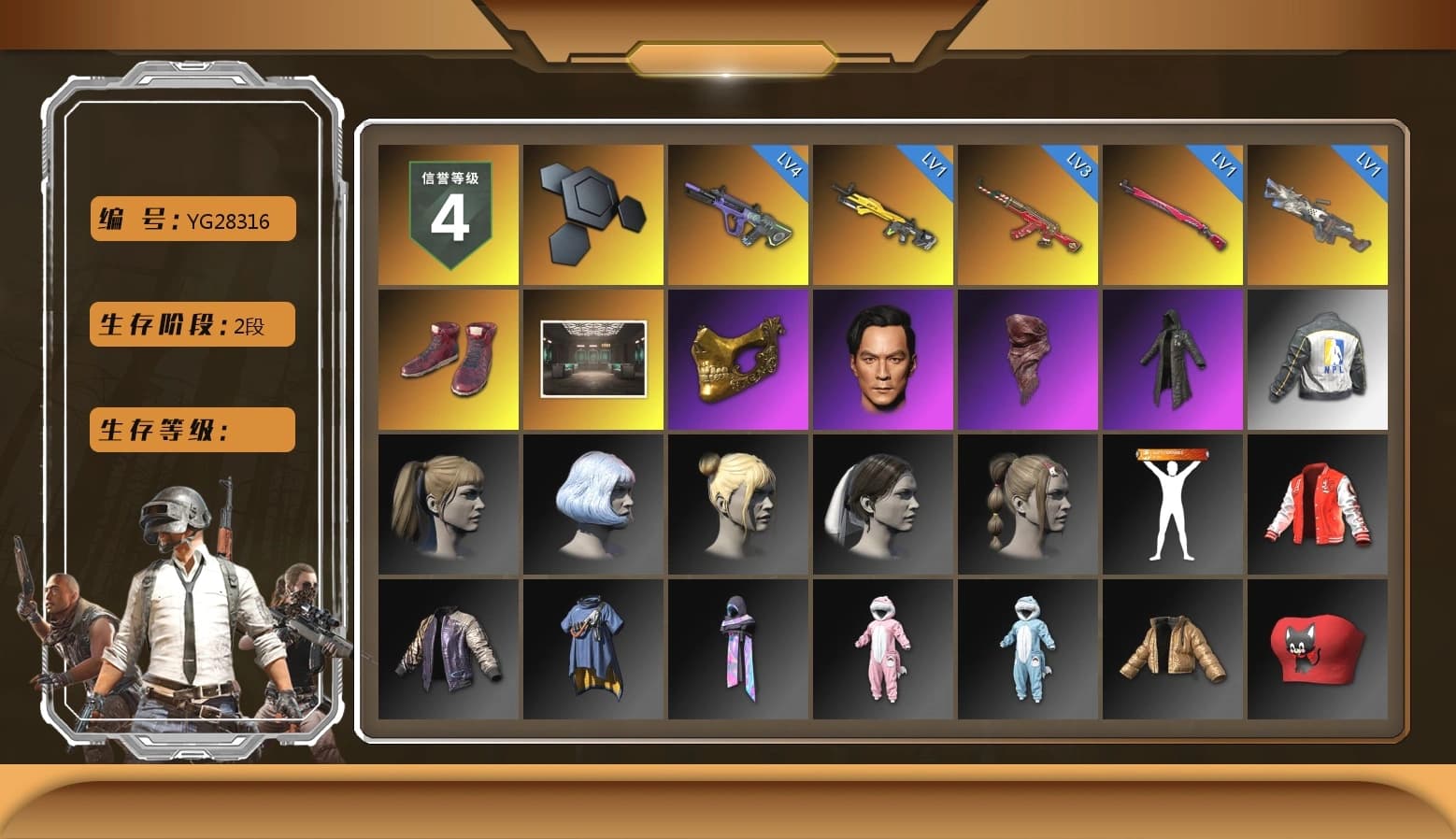Select the pink rabbit onesie outfit
Image resolution: width=1456 pixels, height=839 pixels.
[882, 649]
